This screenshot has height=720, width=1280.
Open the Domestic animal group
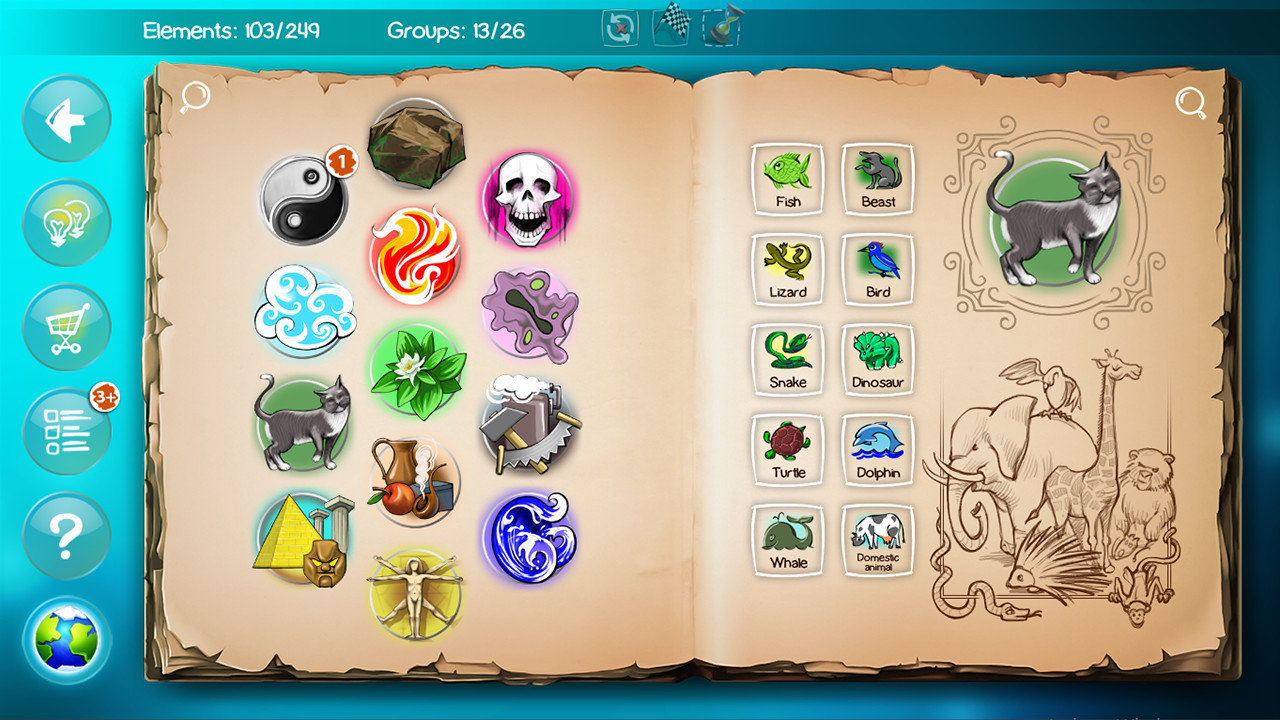[877, 540]
